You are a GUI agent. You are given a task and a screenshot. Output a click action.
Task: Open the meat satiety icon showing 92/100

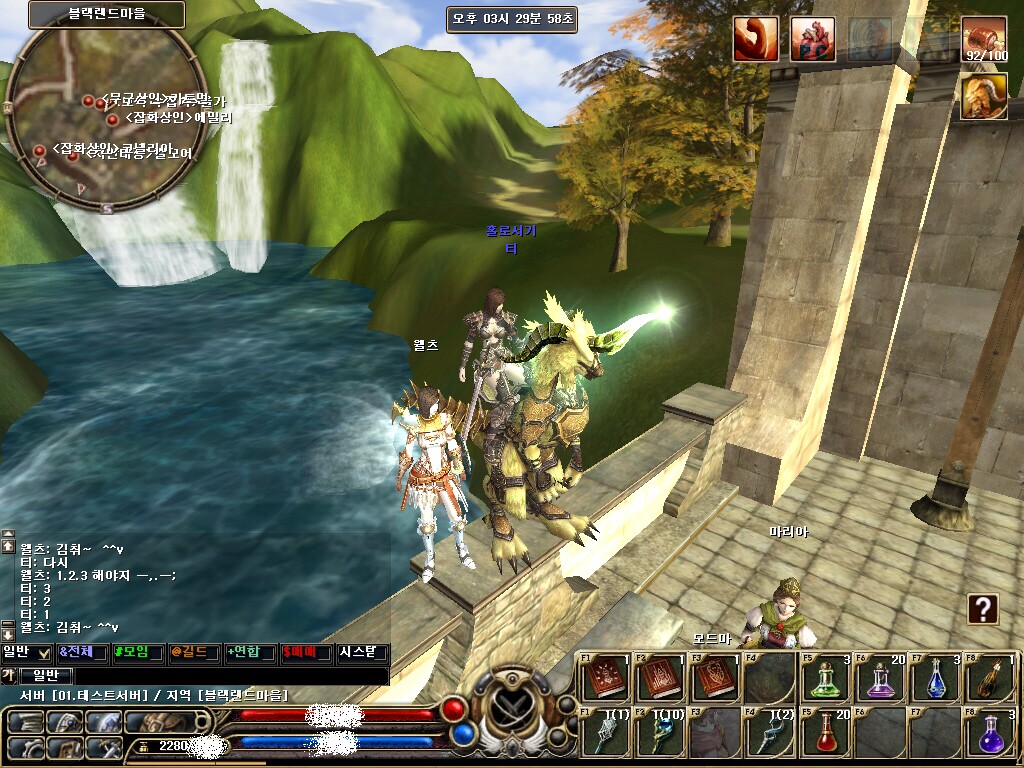(x=984, y=40)
